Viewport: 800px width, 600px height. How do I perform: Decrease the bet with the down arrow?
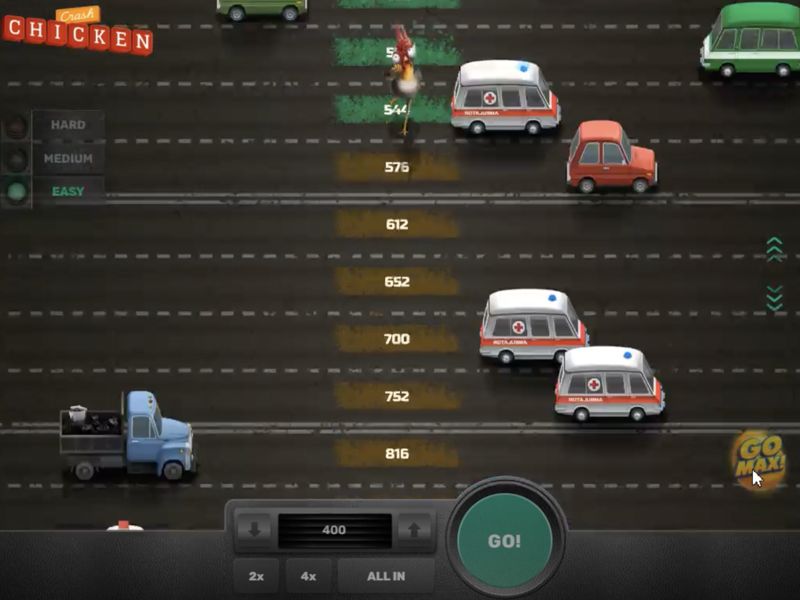[x=254, y=530]
